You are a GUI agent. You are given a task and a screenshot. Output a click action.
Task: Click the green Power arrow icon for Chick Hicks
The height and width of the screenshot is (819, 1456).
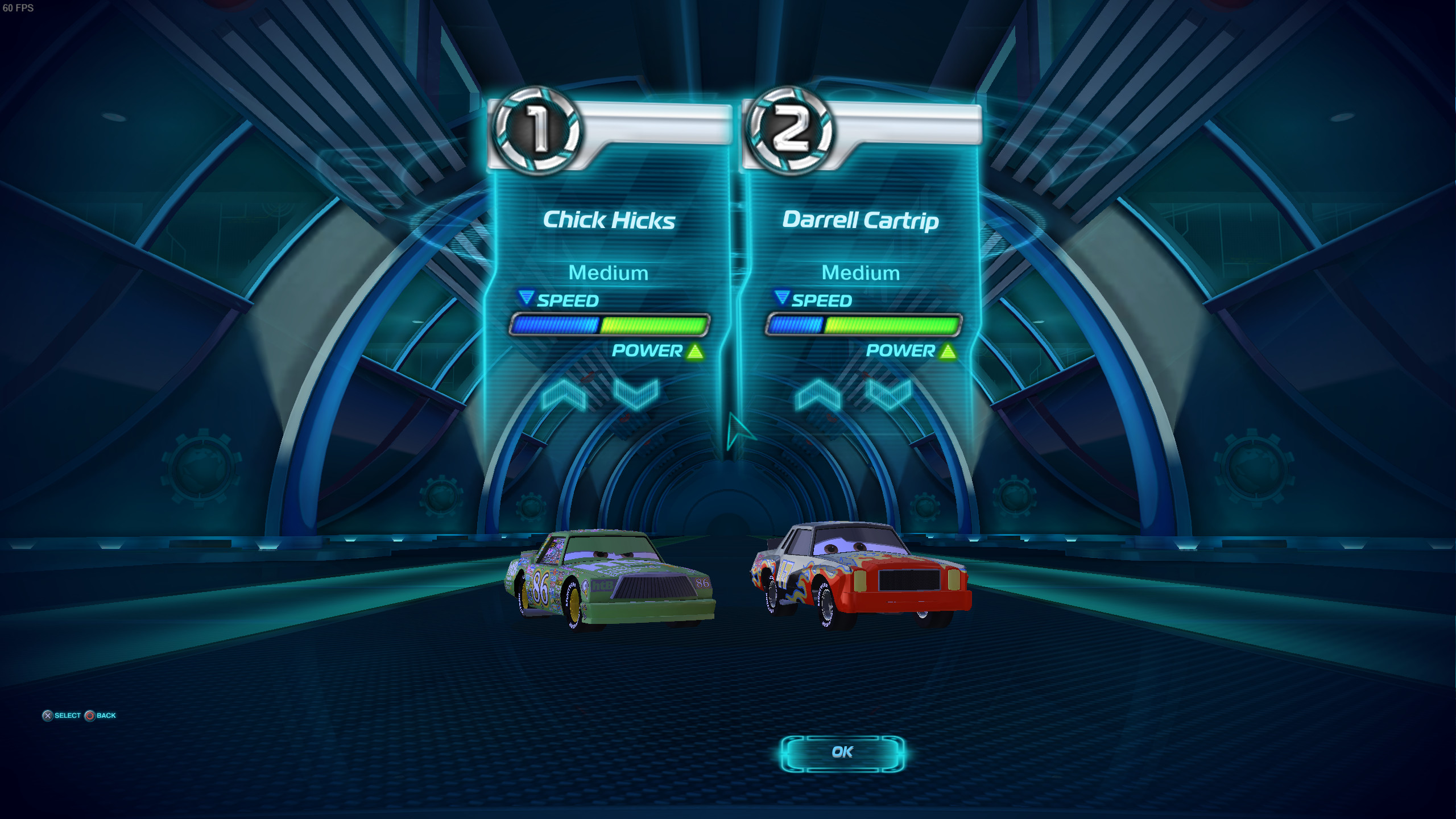point(693,351)
